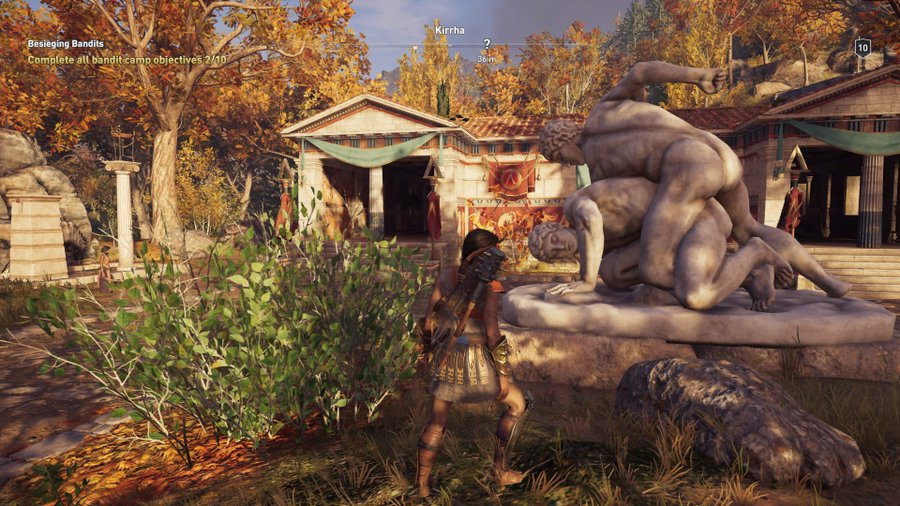The width and height of the screenshot is (900, 506).
Task: Click the level 10 shield badge
Action: pyautogui.click(x=862, y=47)
